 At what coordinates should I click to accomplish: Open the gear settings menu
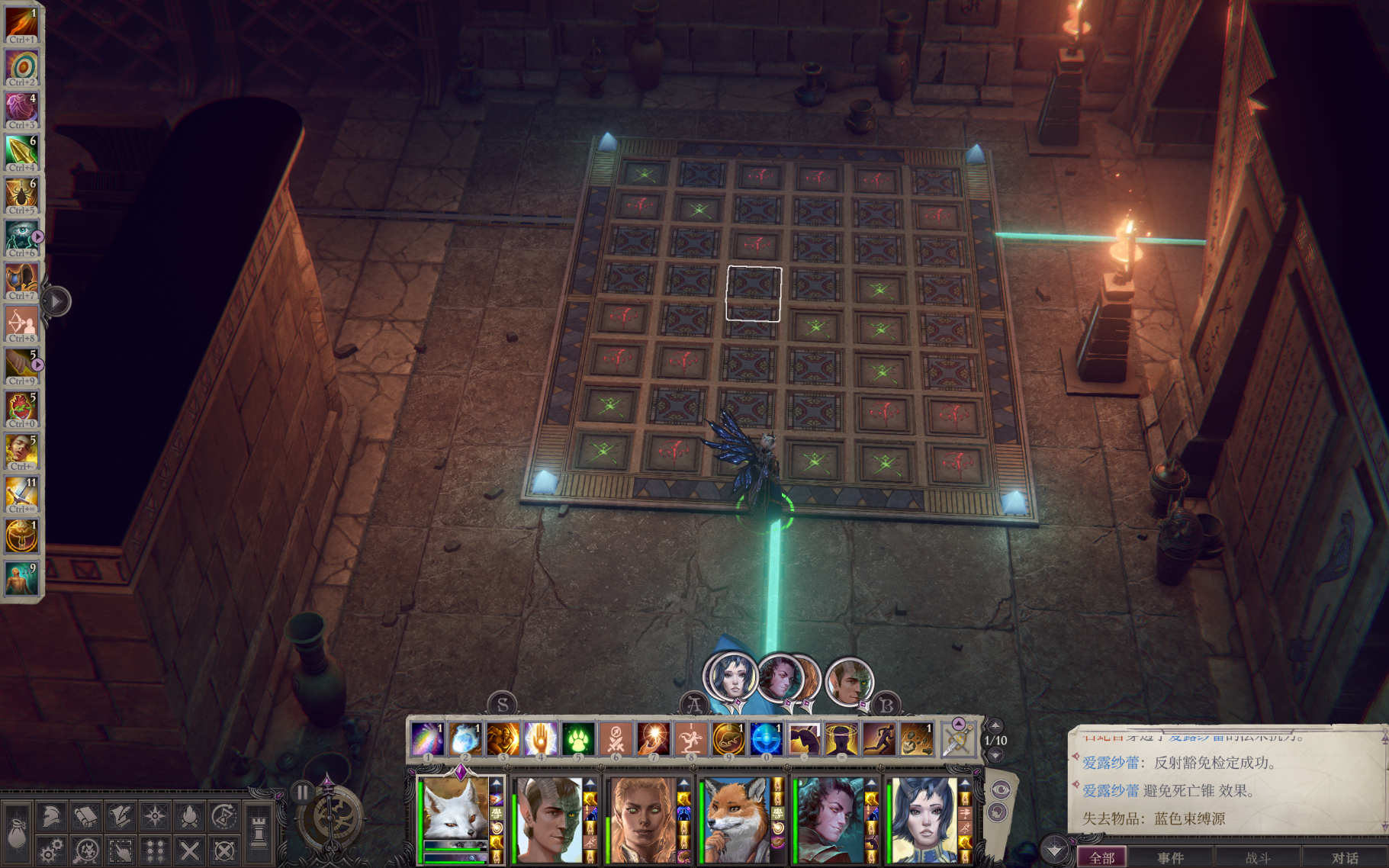pos(51,850)
